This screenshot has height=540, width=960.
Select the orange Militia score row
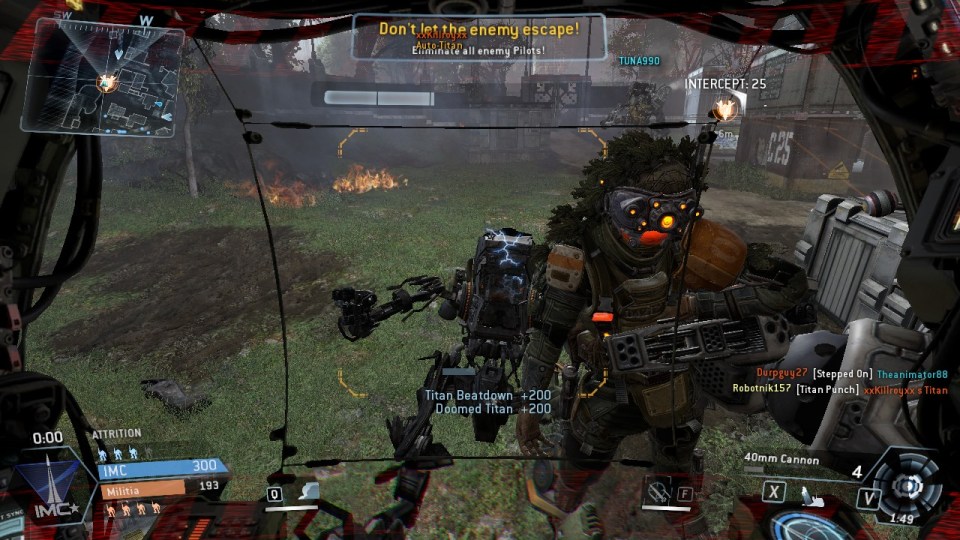[x=160, y=486]
